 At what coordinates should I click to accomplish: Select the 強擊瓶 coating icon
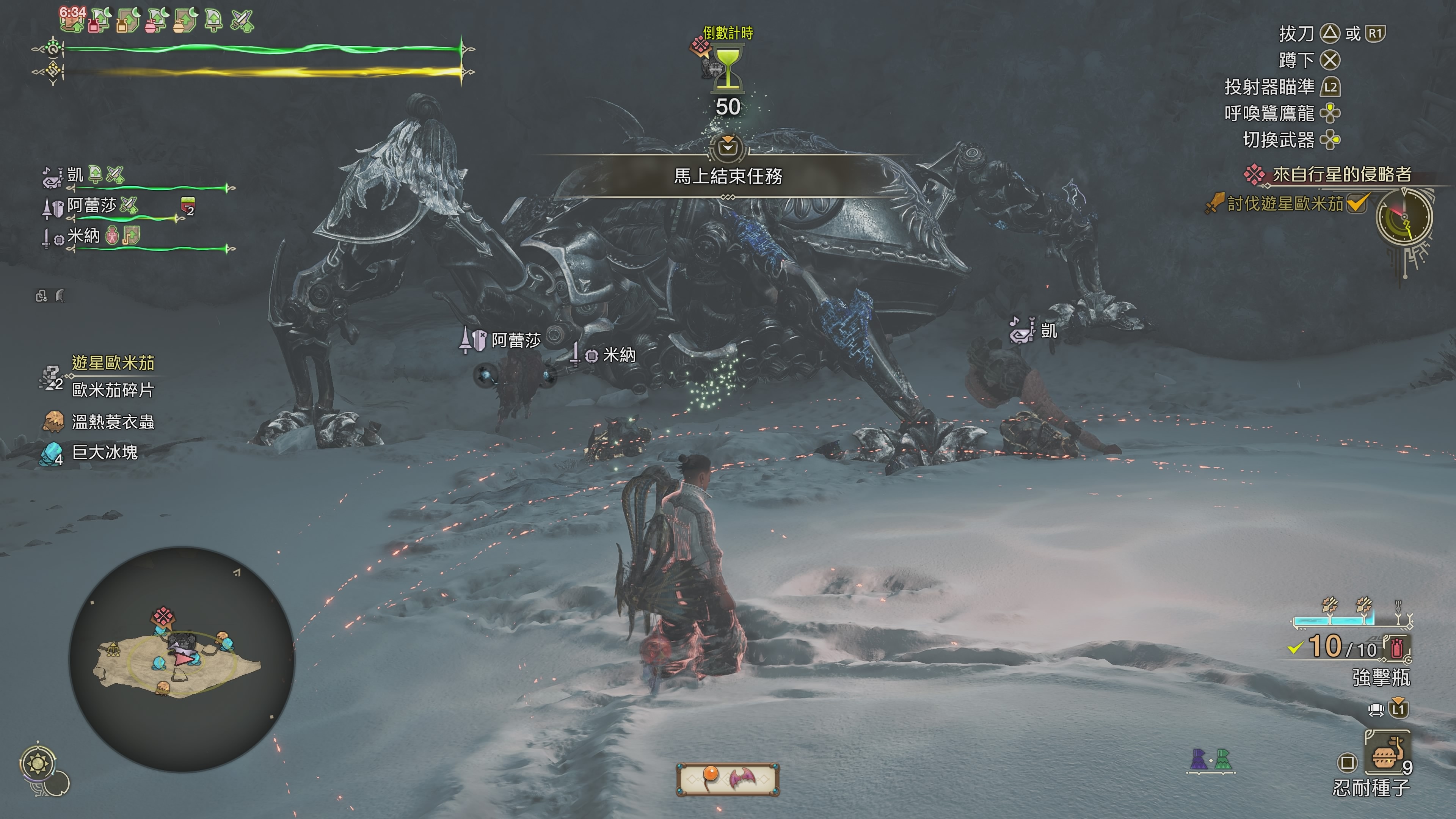click(x=1396, y=648)
